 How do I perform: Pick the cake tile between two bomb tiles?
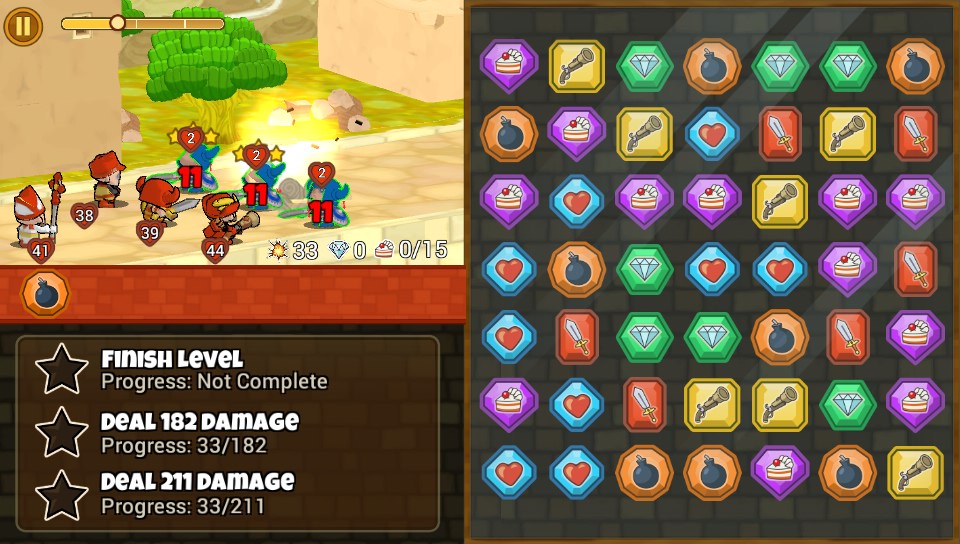pos(780,472)
